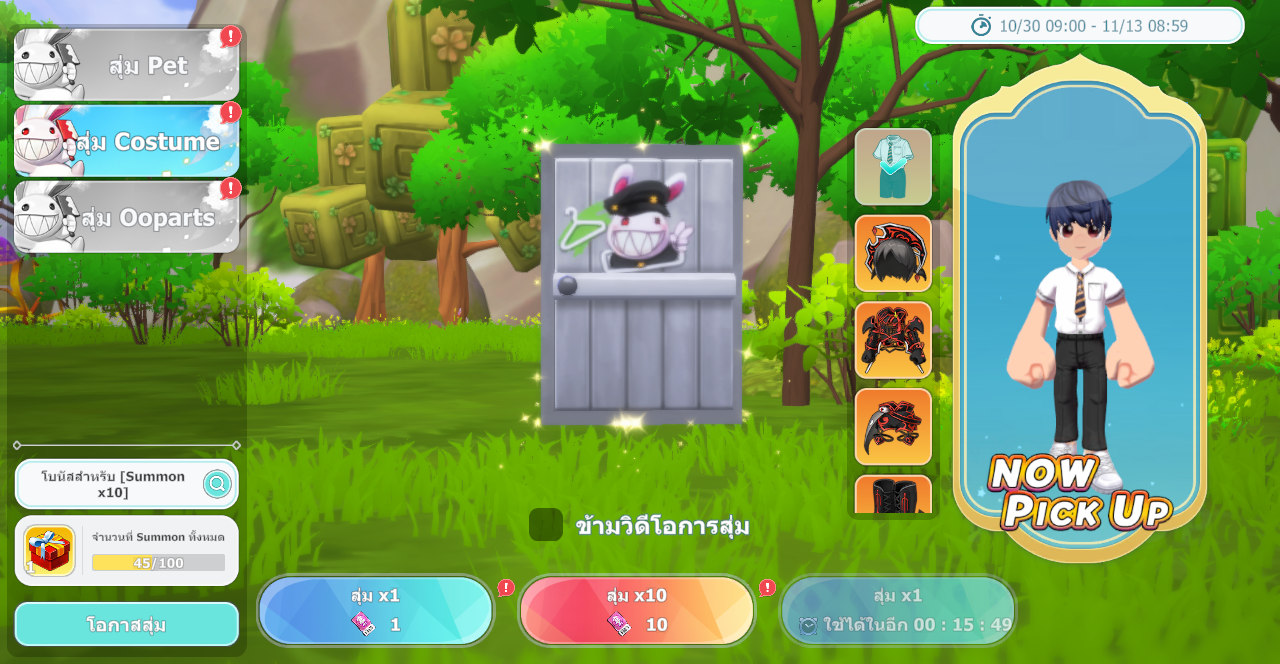Switch to the สุ่ม Pet tab

coord(127,66)
